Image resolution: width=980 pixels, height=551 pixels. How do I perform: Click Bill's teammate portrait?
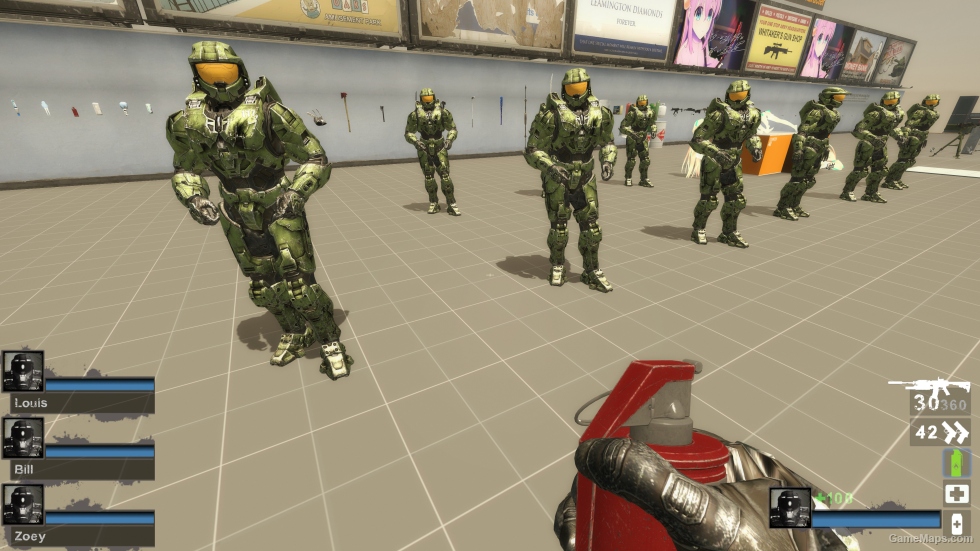pos(23,438)
